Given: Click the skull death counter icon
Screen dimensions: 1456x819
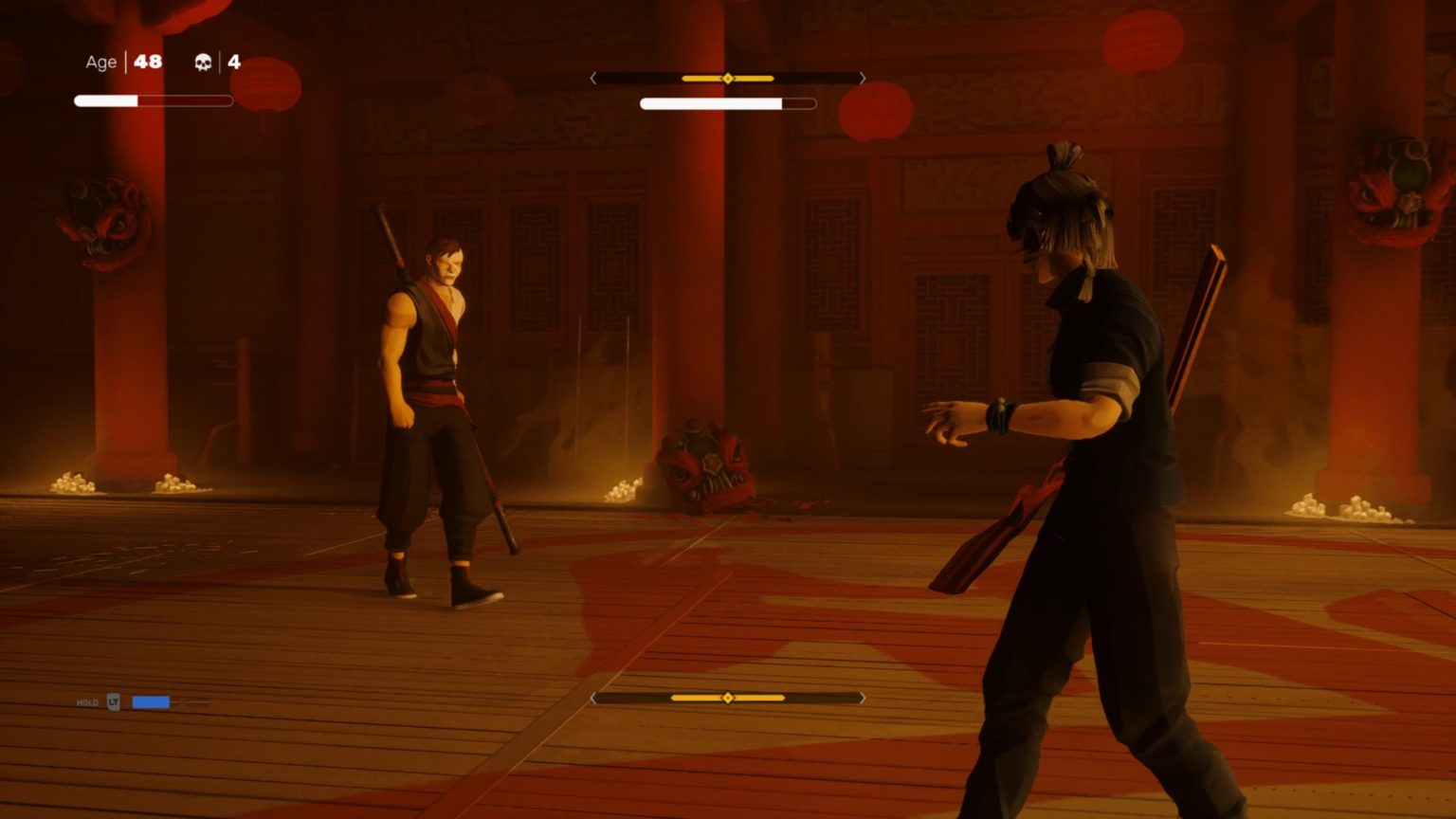Looking at the screenshot, I should click(x=202, y=63).
